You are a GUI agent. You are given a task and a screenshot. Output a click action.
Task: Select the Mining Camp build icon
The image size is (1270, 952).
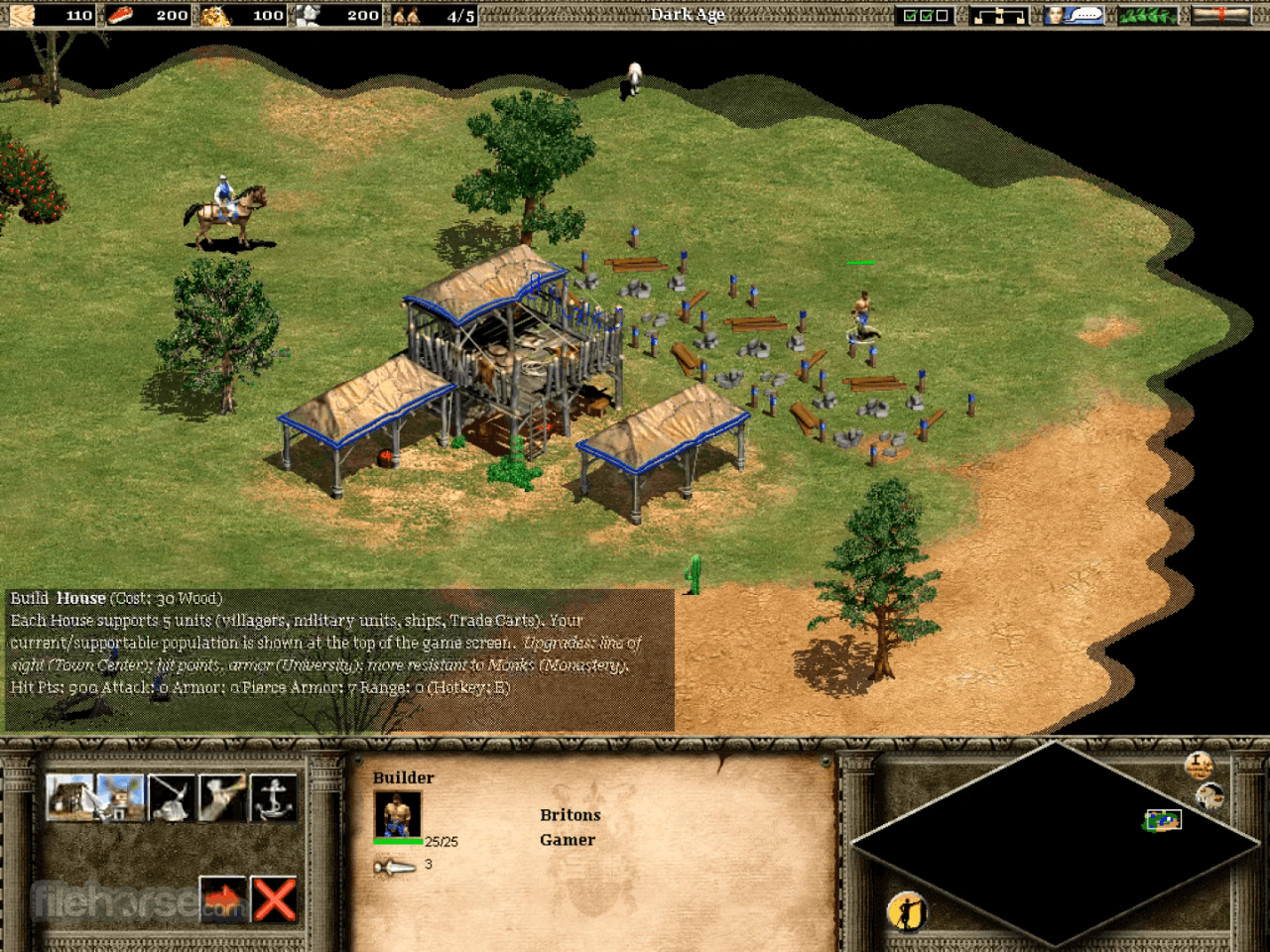(172, 798)
